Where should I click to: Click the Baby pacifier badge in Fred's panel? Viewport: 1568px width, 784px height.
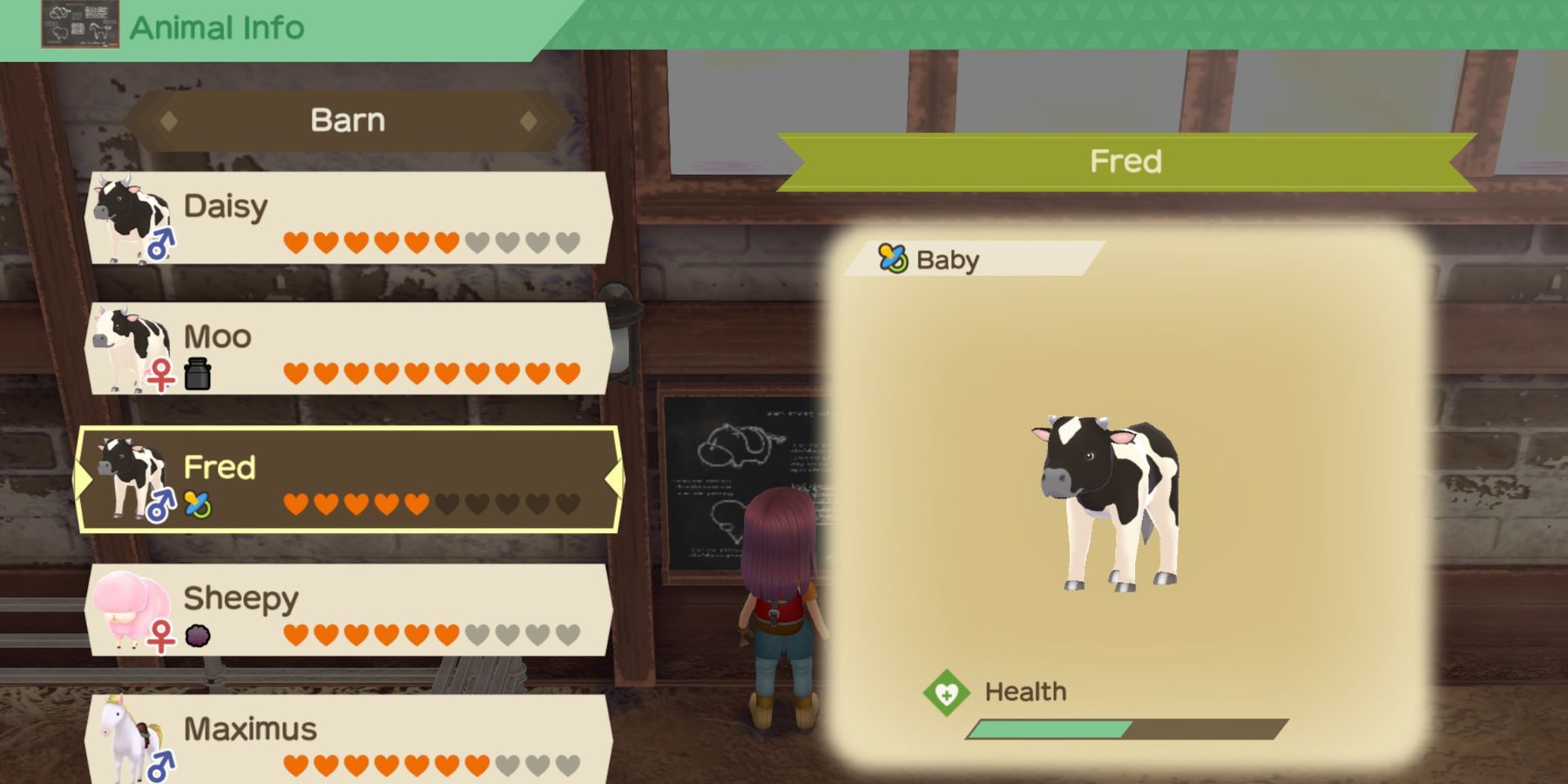(891, 259)
